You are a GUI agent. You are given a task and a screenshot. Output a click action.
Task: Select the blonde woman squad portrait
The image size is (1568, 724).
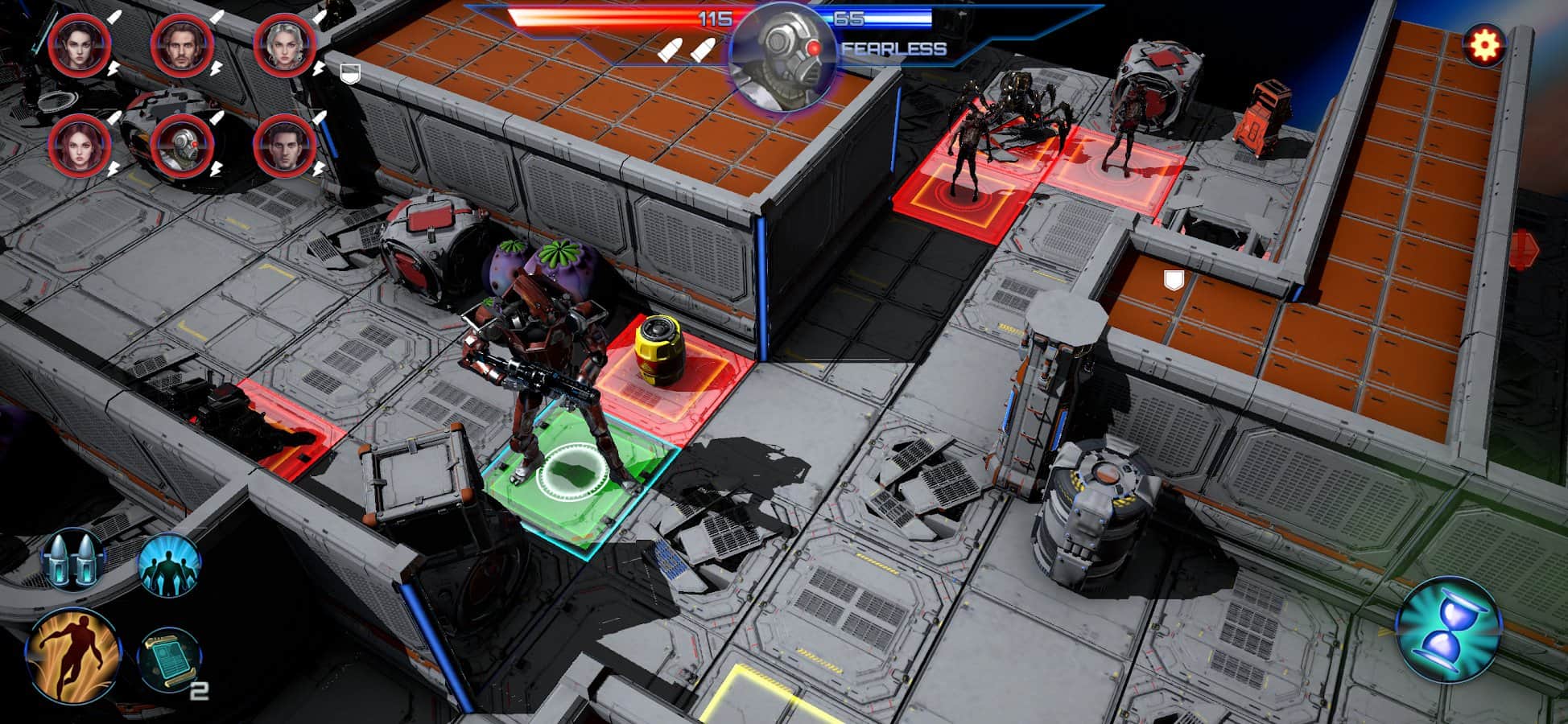coord(285,44)
